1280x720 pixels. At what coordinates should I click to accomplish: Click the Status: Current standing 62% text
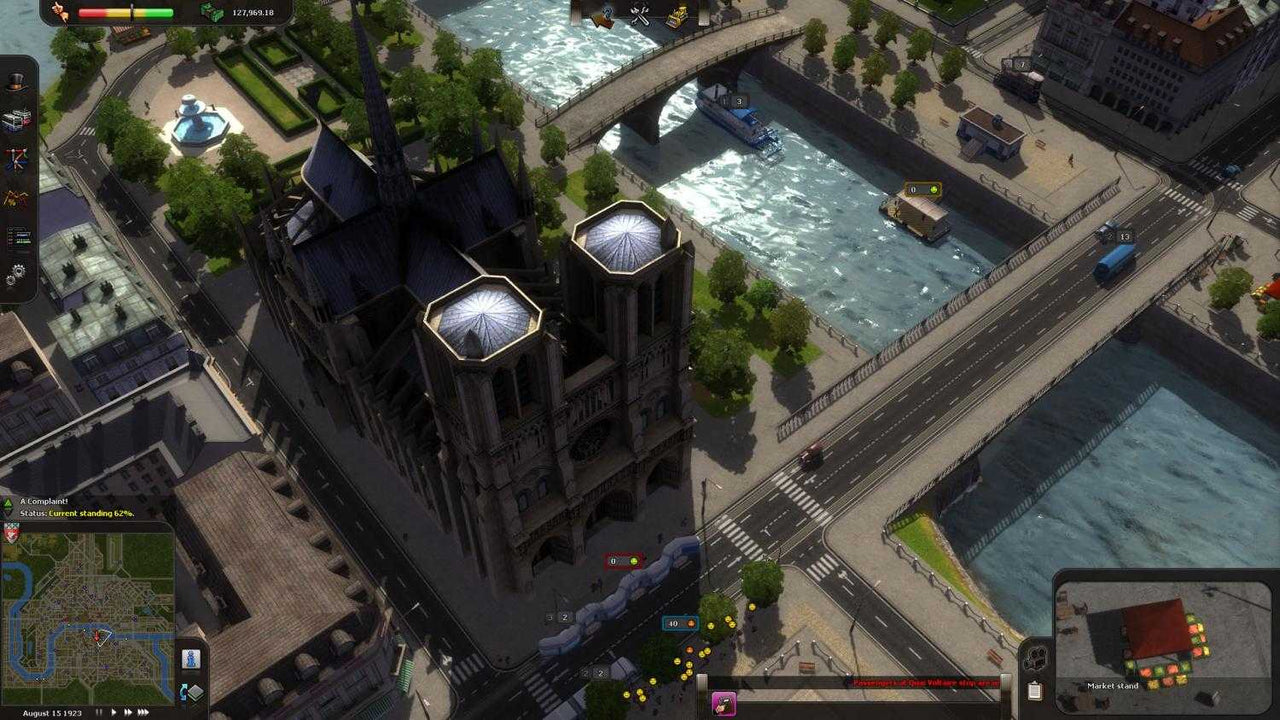coord(77,514)
